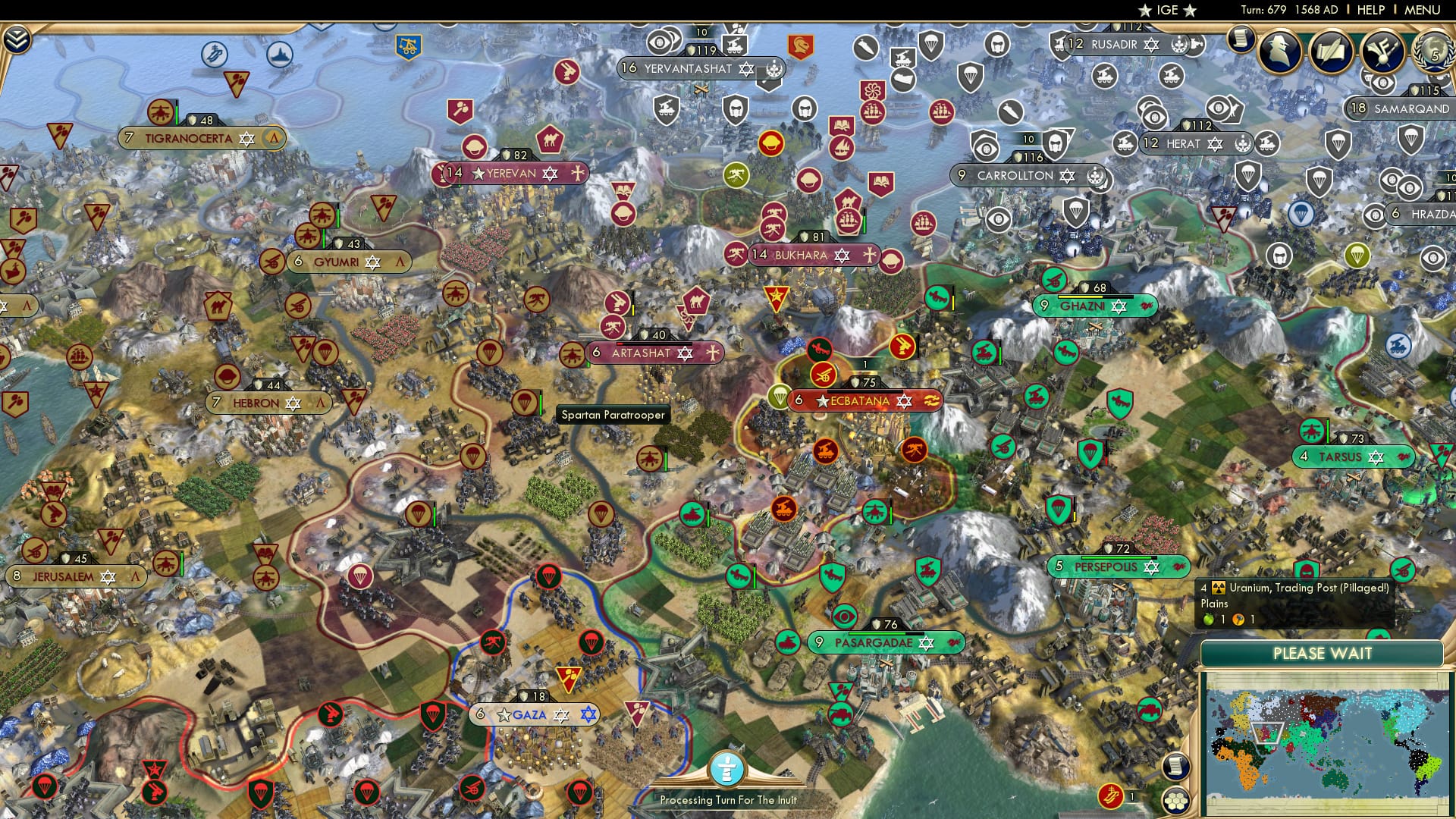Click the PLEASE WAIT status banner
Image resolution: width=1456 pixels, height=819 pixels.
[1323, 653]
